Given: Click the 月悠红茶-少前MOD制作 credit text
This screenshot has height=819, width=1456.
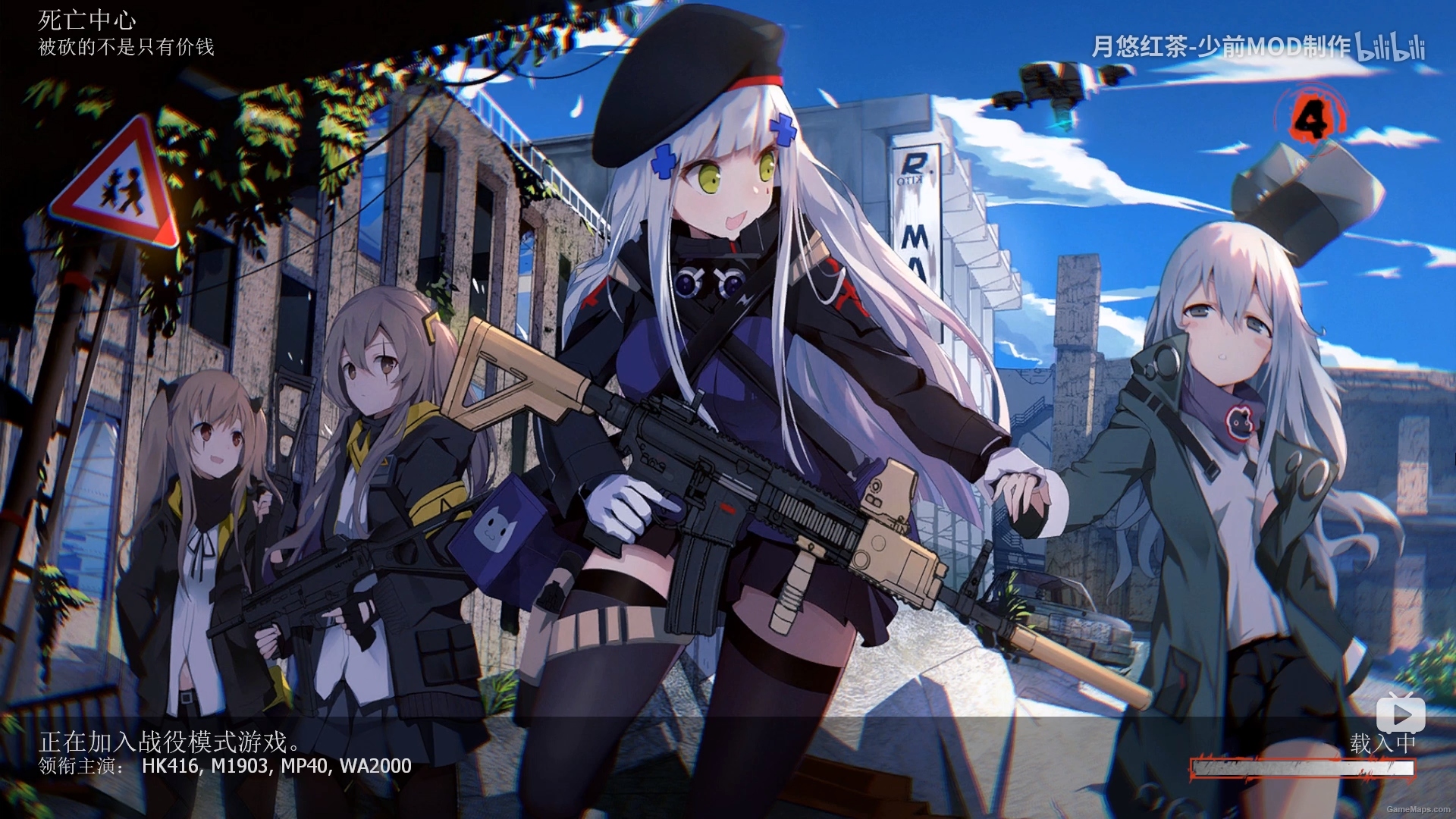Looking at the screenshot, I should tap(1221, 47).
